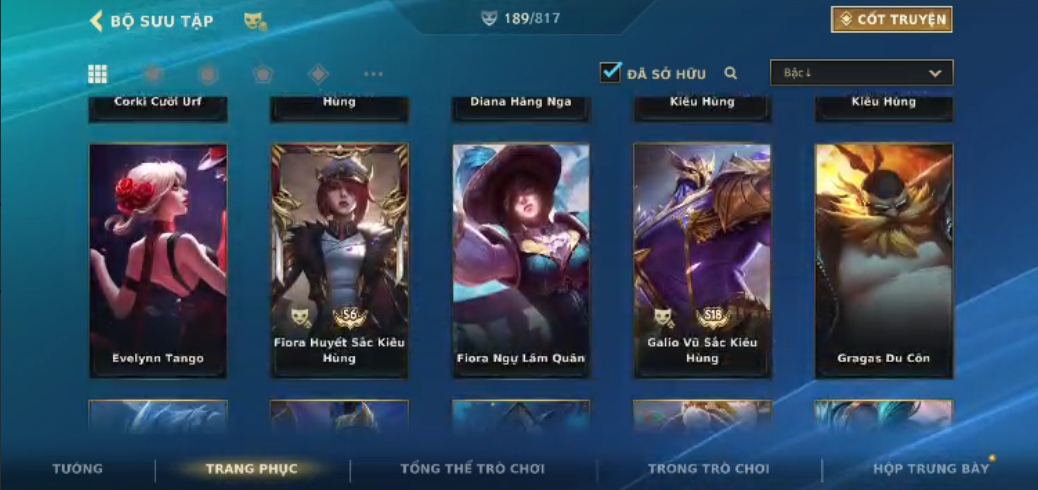1038x490 pixels.
Task: View the Gragas Du Côn skin card
Action: (x=883, y=260)
